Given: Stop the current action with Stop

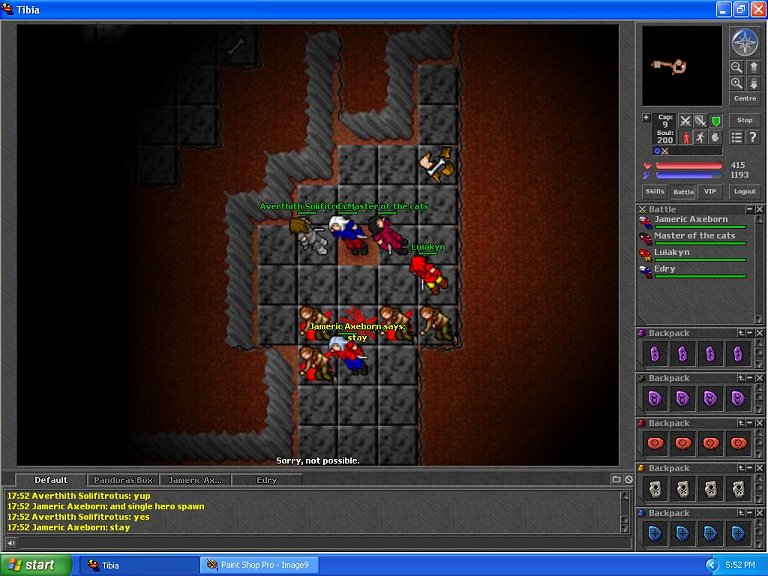Looking at the screenshot, I should point(744,120).
